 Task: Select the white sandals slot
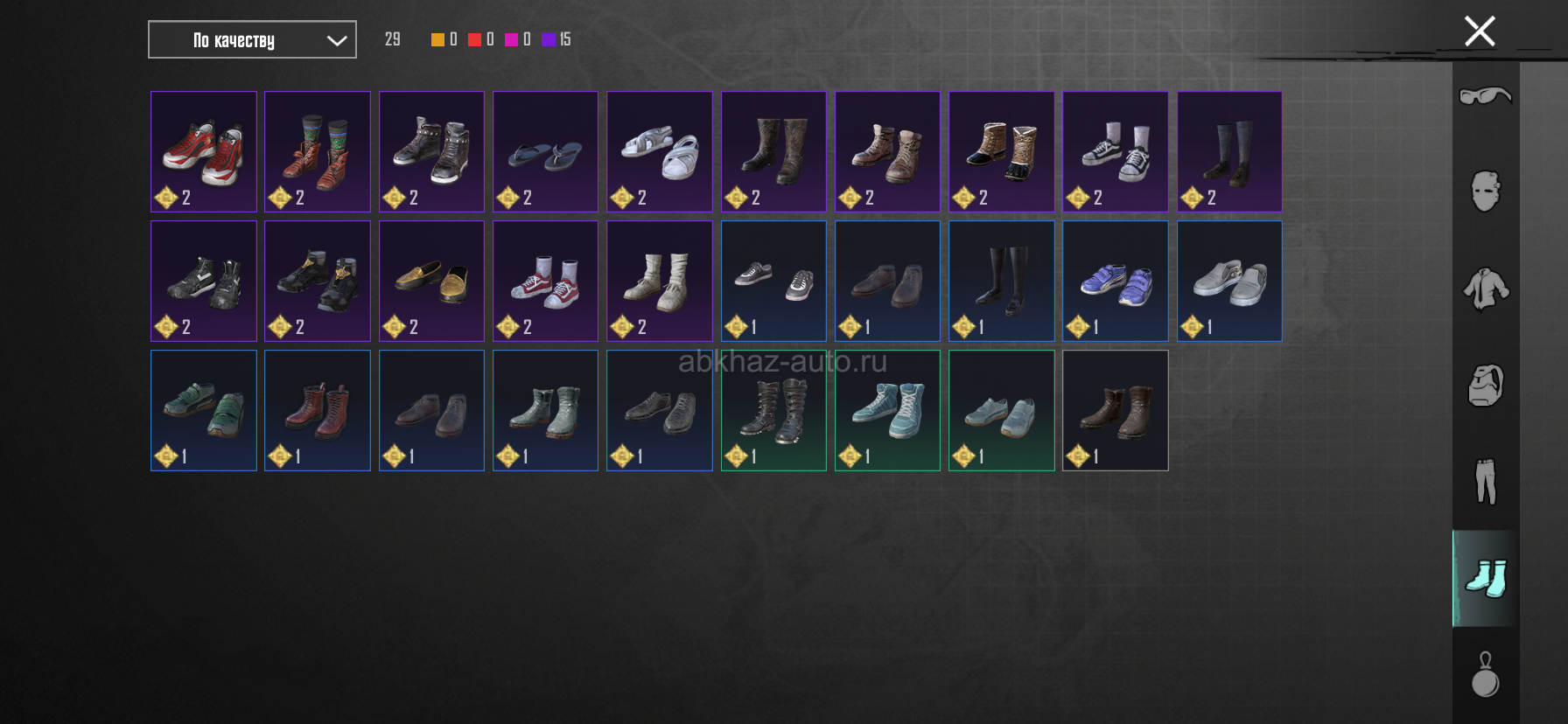659,151
